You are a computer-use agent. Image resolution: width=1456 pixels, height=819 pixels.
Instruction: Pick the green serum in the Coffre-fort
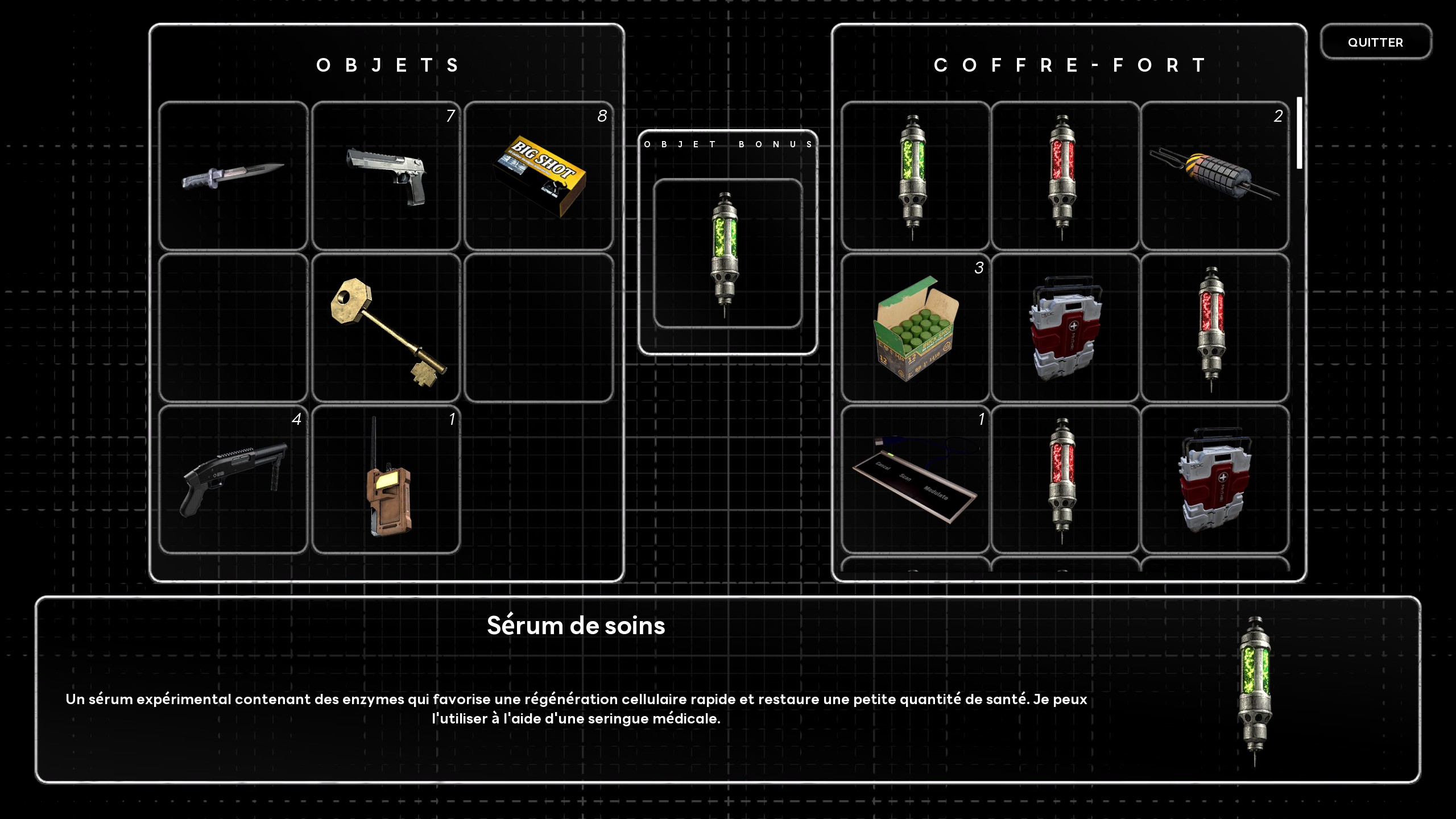[914, 176]
